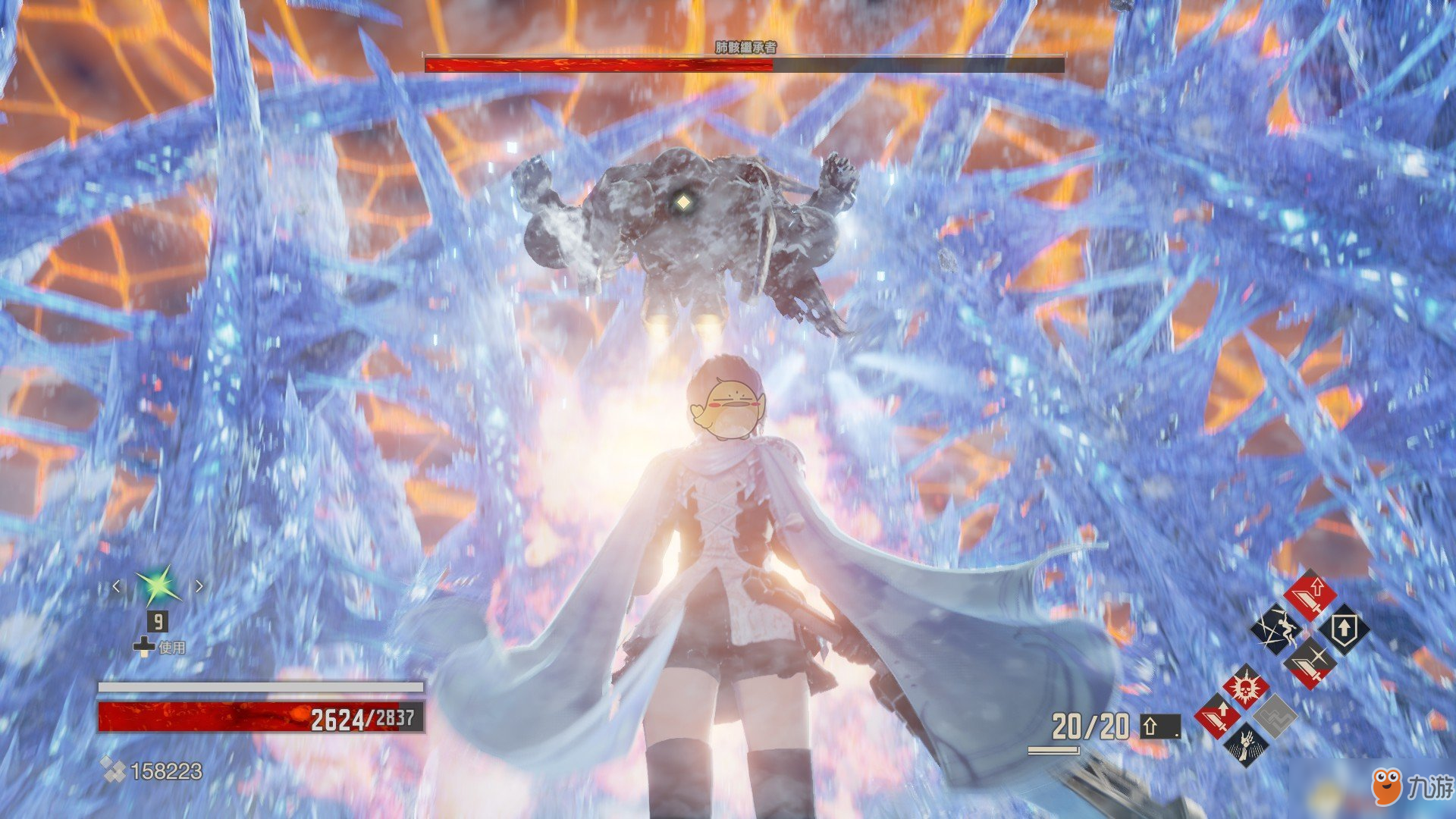
Task: Cycle quick item with the right arrow
Action: 199,586
